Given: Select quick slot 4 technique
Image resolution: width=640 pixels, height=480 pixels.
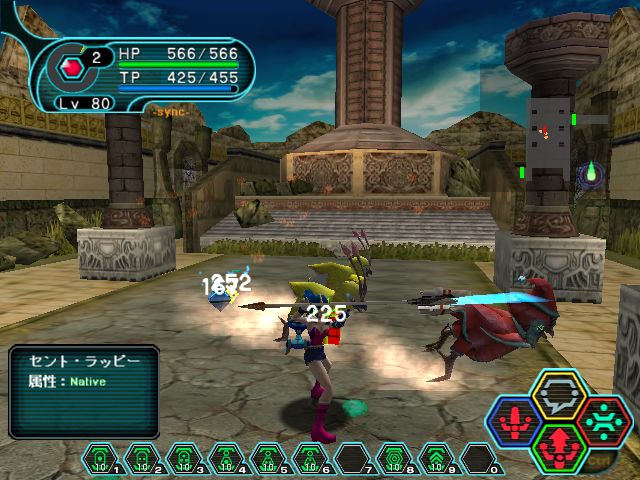Looking at the screenshot, I should pyautogui.click(x=228, y=460).
